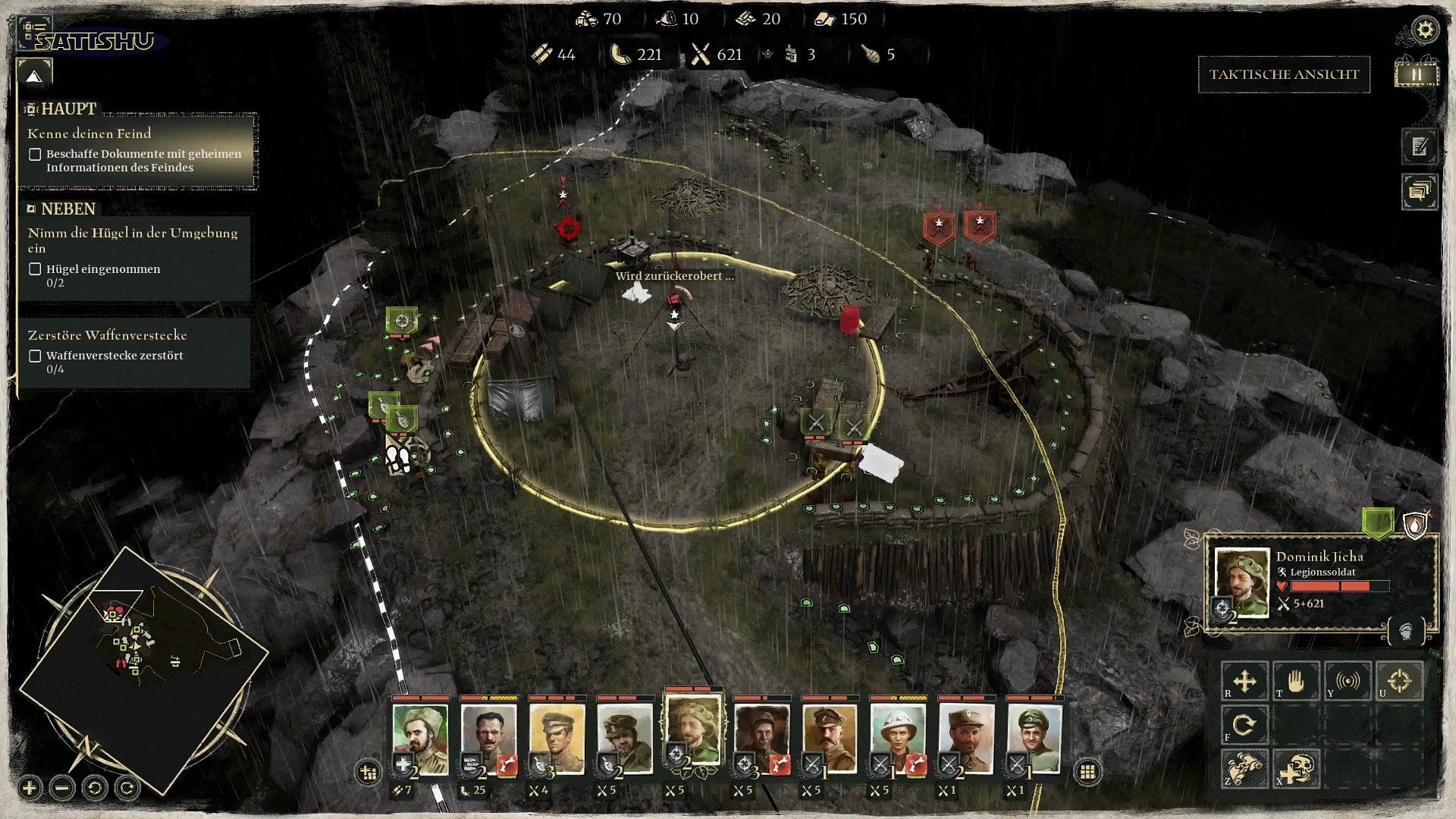
Task: Use the binoculars scout ability
Action: (1244, 768)
